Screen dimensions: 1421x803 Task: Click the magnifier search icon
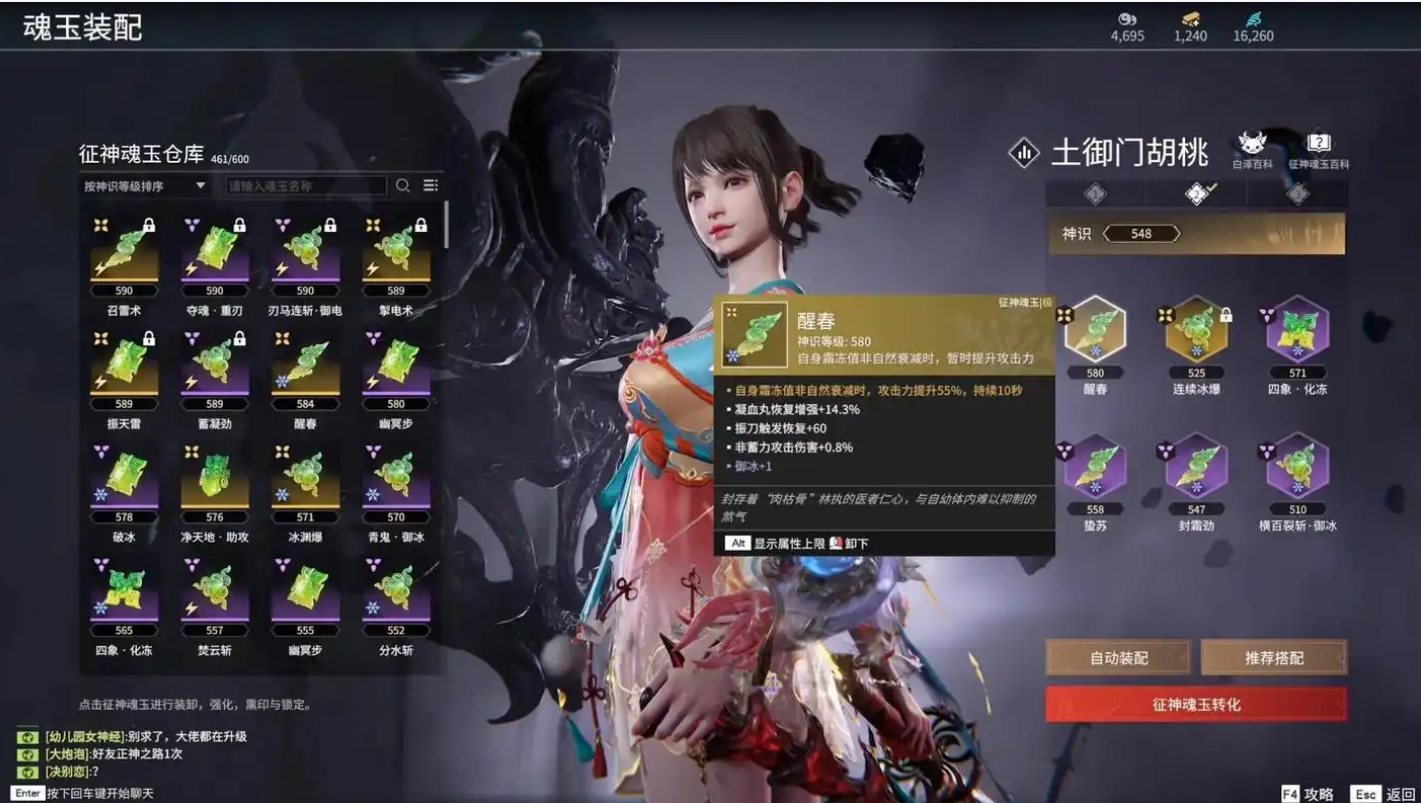(x=403, y=186)
